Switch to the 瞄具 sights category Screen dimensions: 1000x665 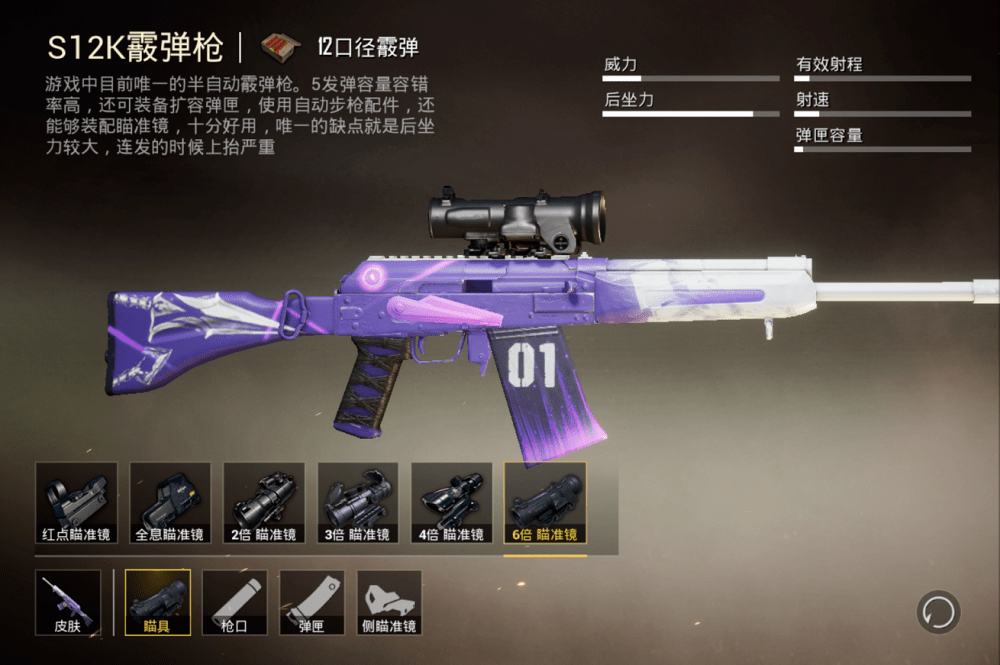pos(158,603)
